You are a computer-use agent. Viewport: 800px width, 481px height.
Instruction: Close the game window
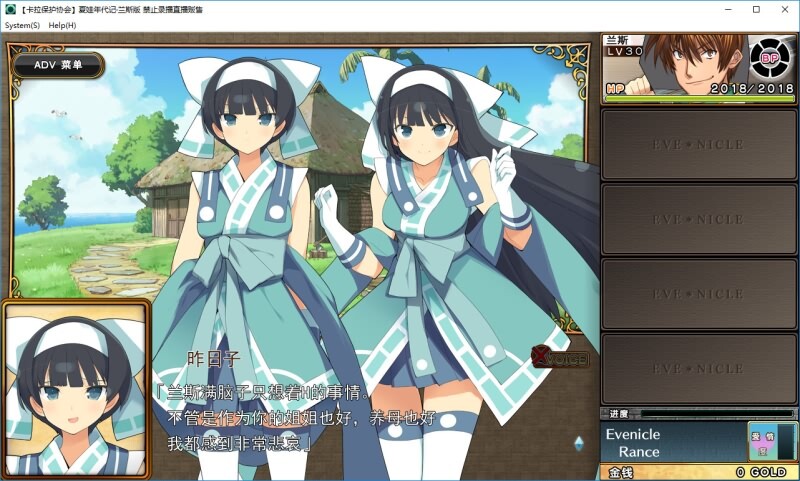[x=783, y=9]
